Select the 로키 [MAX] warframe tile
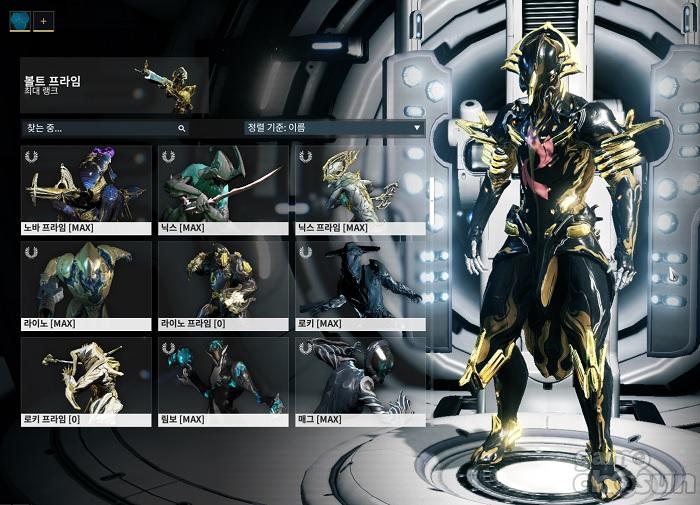 pos(361,285)
